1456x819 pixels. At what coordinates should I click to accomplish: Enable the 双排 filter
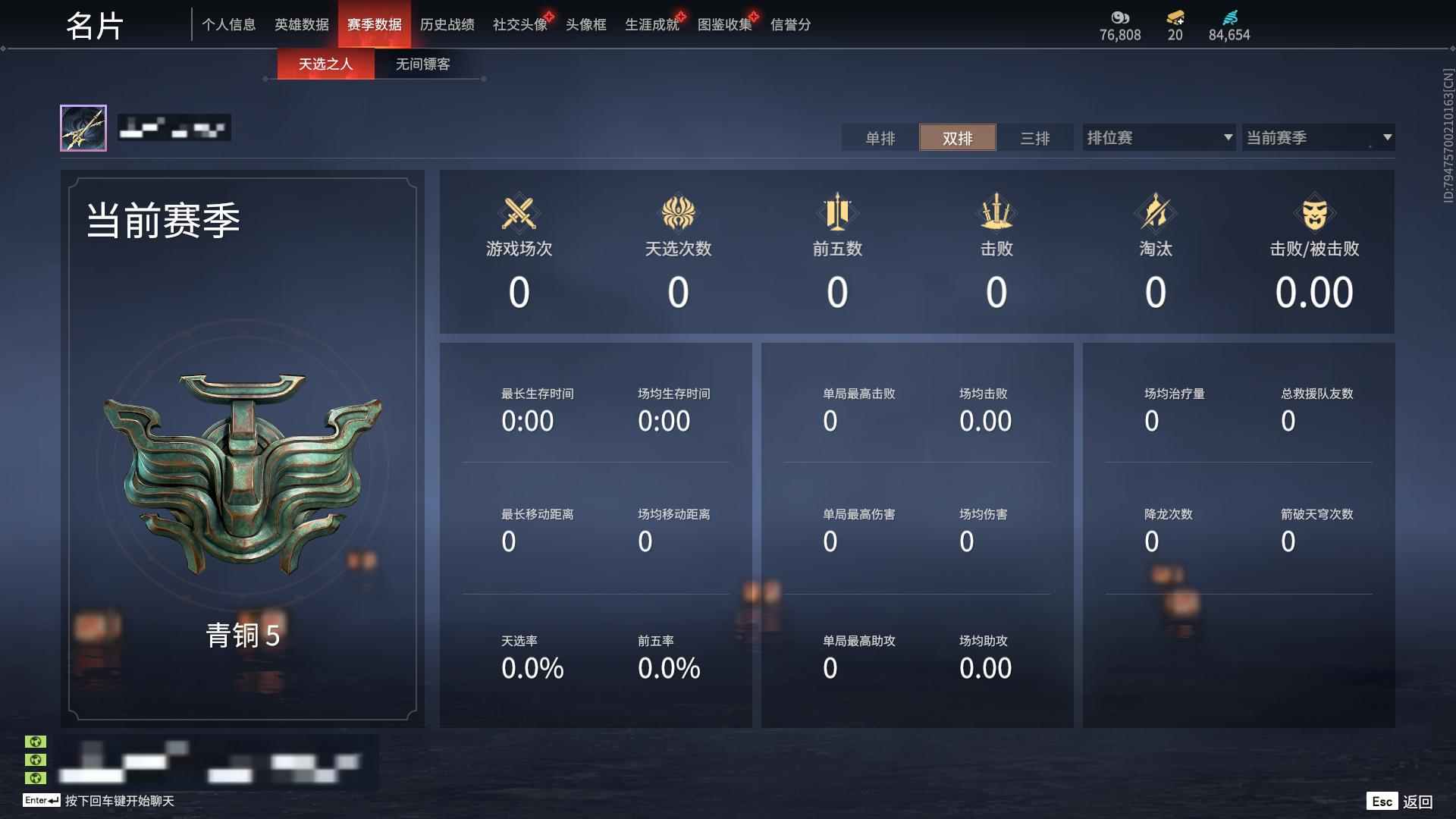[958, 138]
